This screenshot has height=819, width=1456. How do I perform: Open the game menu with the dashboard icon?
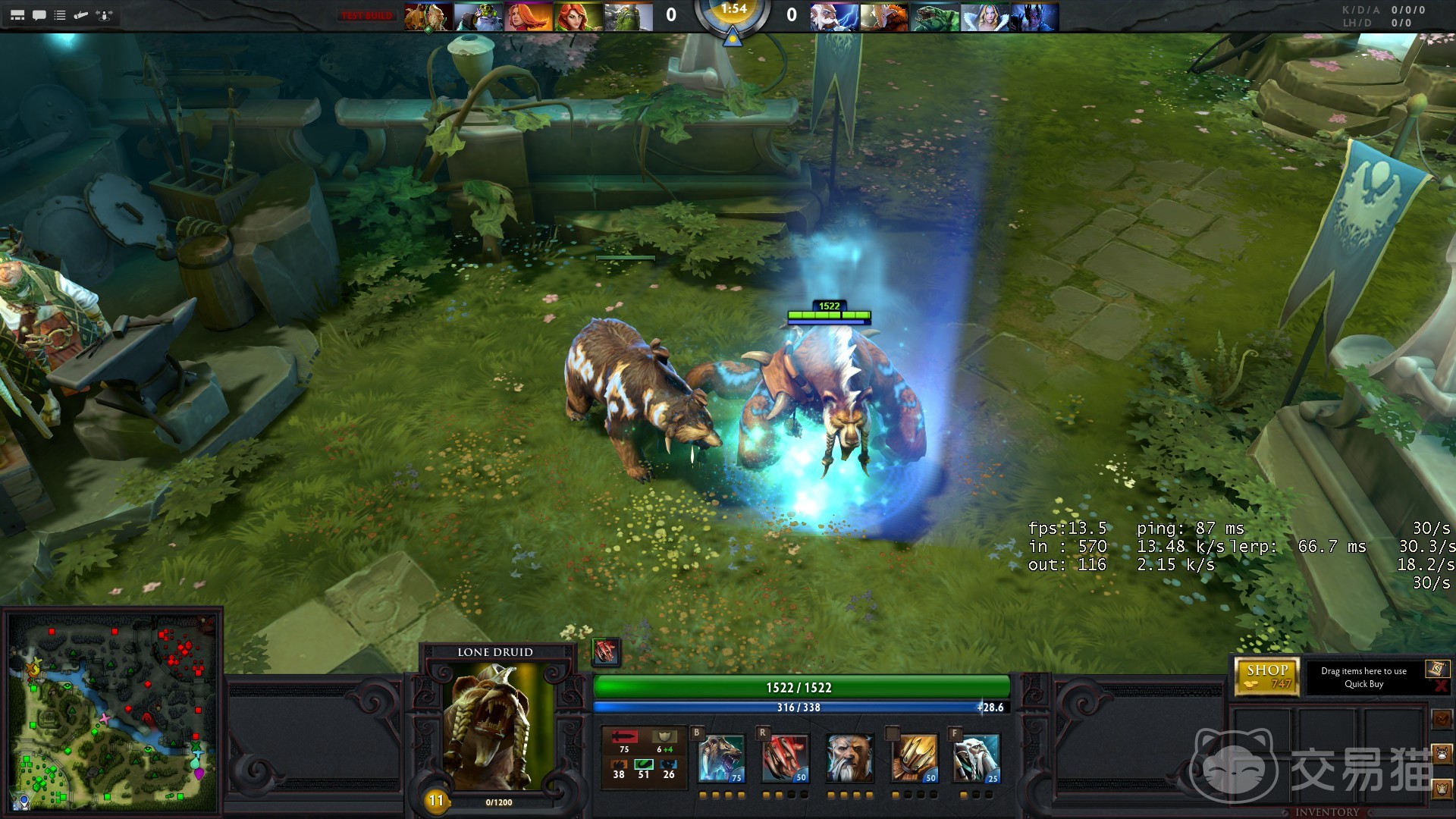[17, 16]
